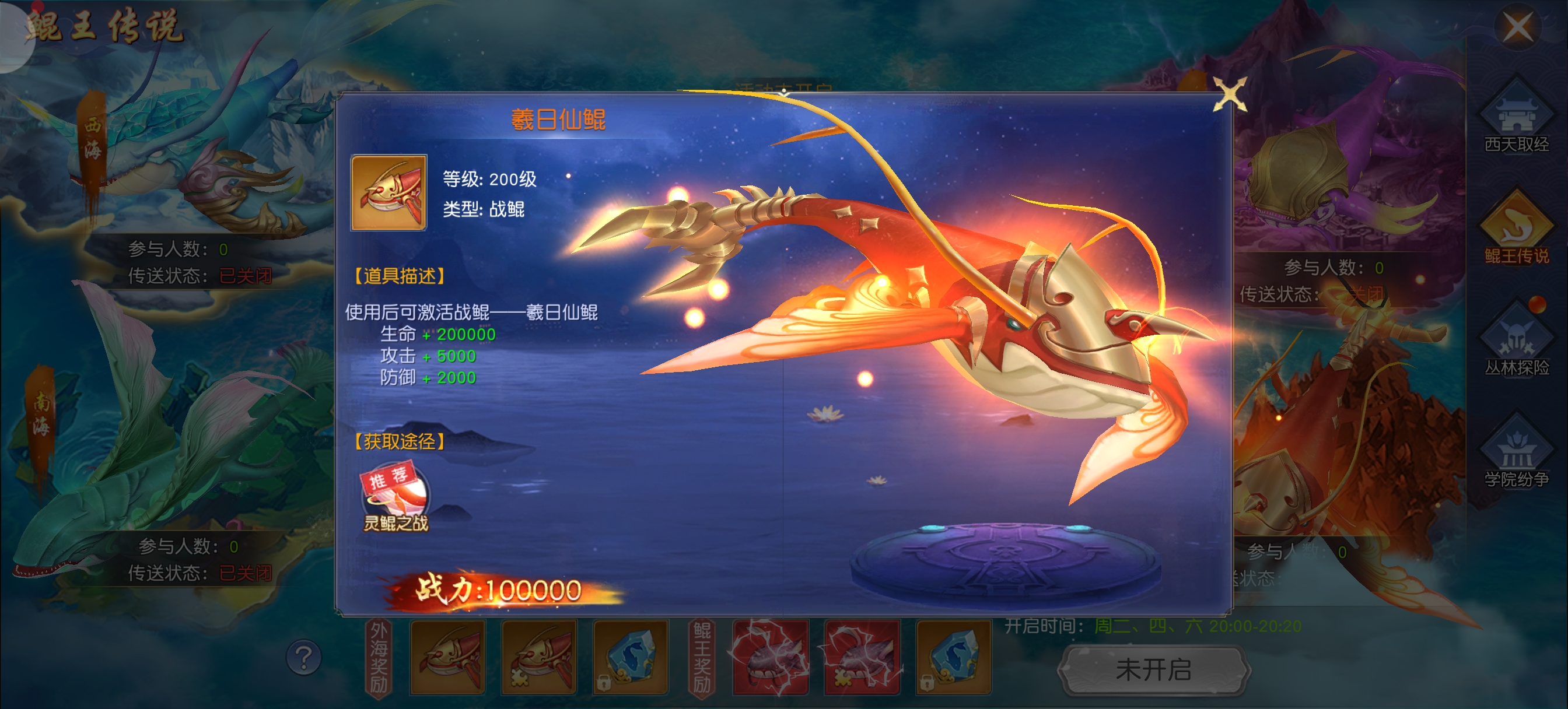Click the 未开启 button
Screen dimensions: 1568x709
coord(1153,670)
